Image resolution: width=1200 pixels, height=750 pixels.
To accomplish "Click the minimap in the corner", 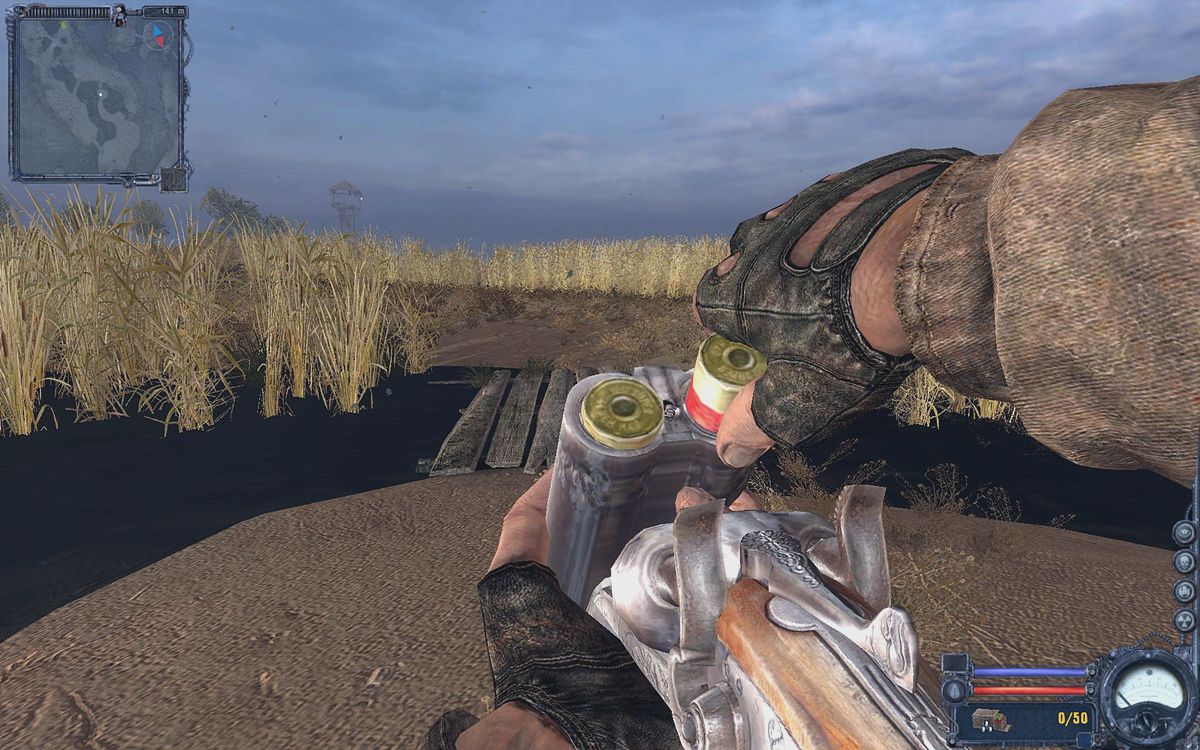I will coord(97,99).
